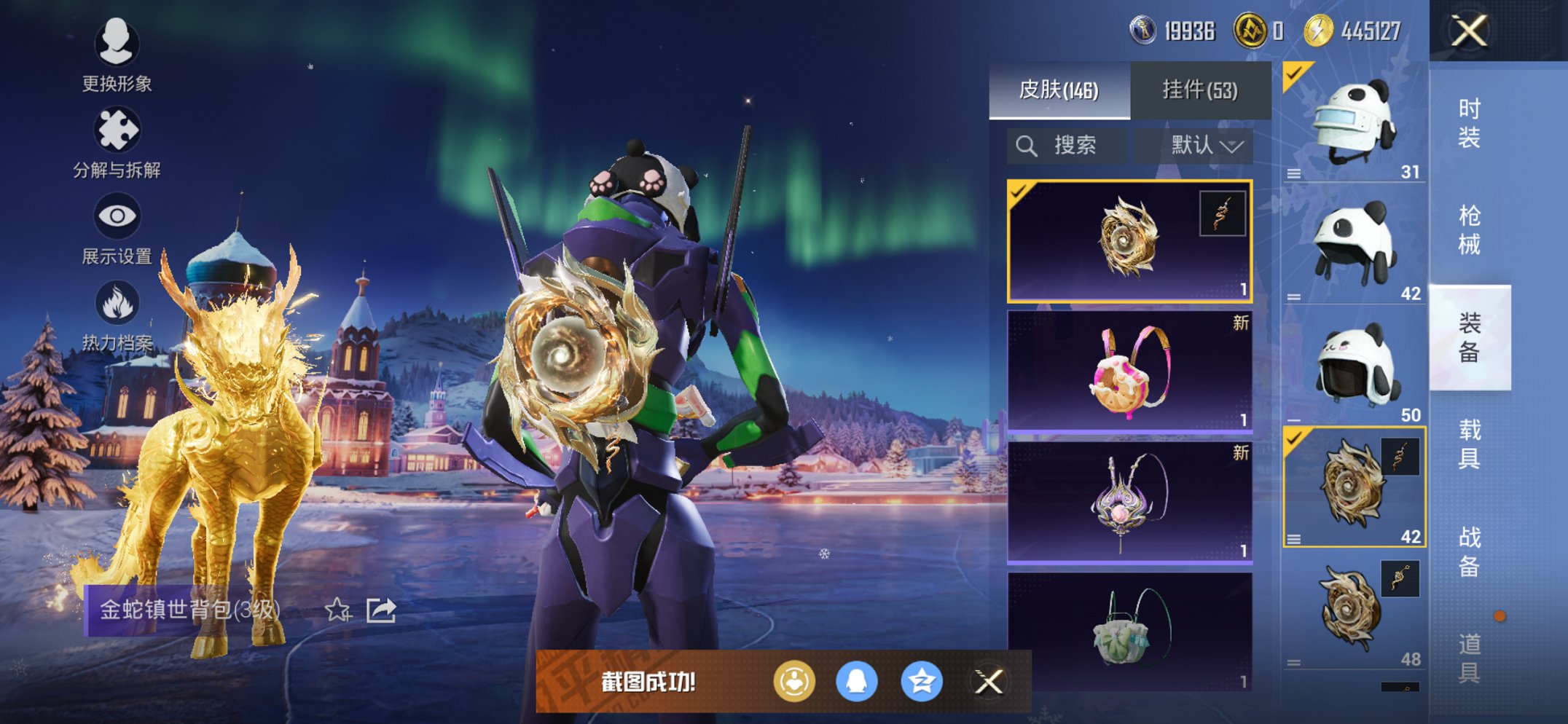1568x724 pixels.
Task: Click the 搜索 search field
Action: point(1067,146)
